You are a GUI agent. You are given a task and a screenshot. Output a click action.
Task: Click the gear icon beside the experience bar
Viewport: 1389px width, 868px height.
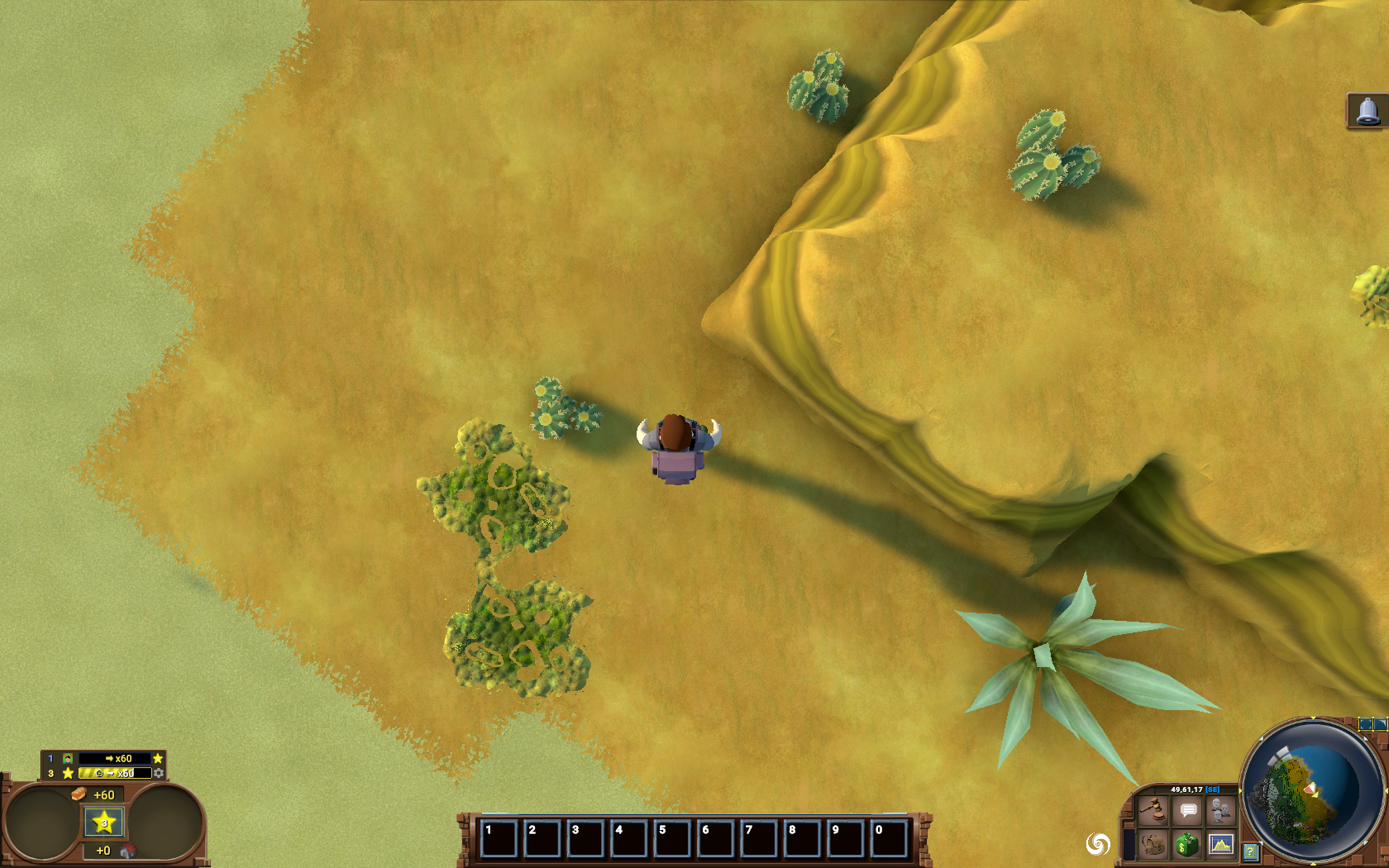point(159,773)
